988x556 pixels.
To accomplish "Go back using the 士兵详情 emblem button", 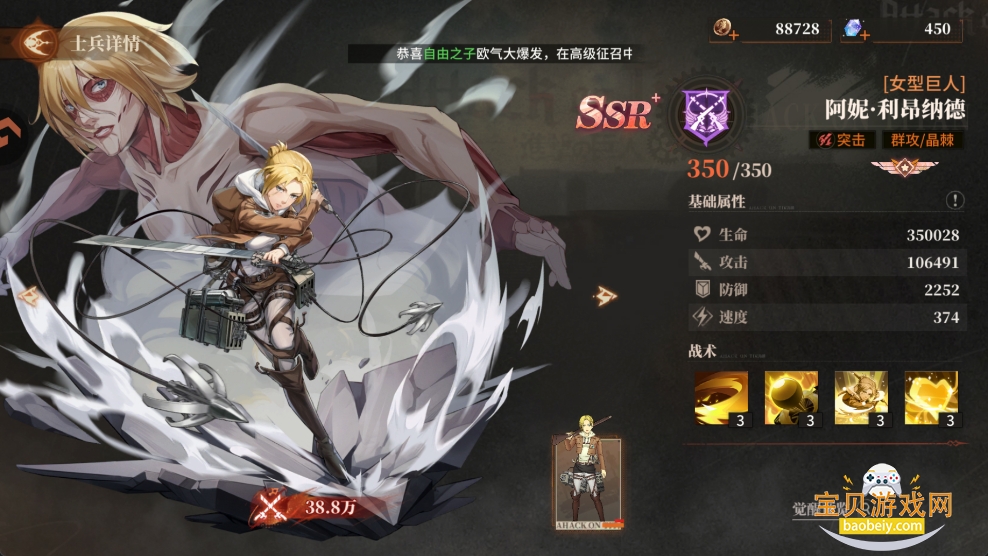I will (x=40, y=42).
